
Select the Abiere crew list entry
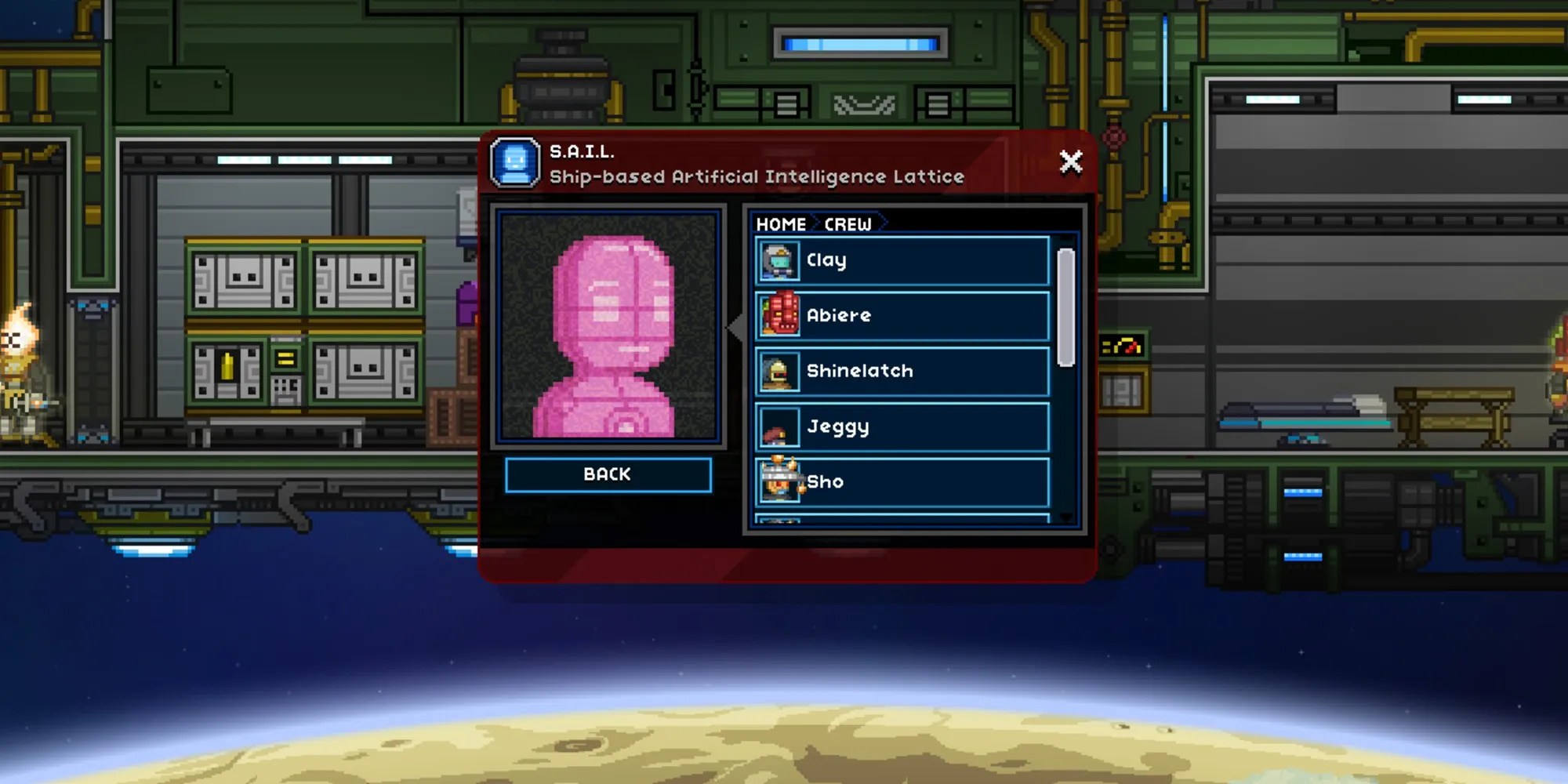click(x=902, y=316)
